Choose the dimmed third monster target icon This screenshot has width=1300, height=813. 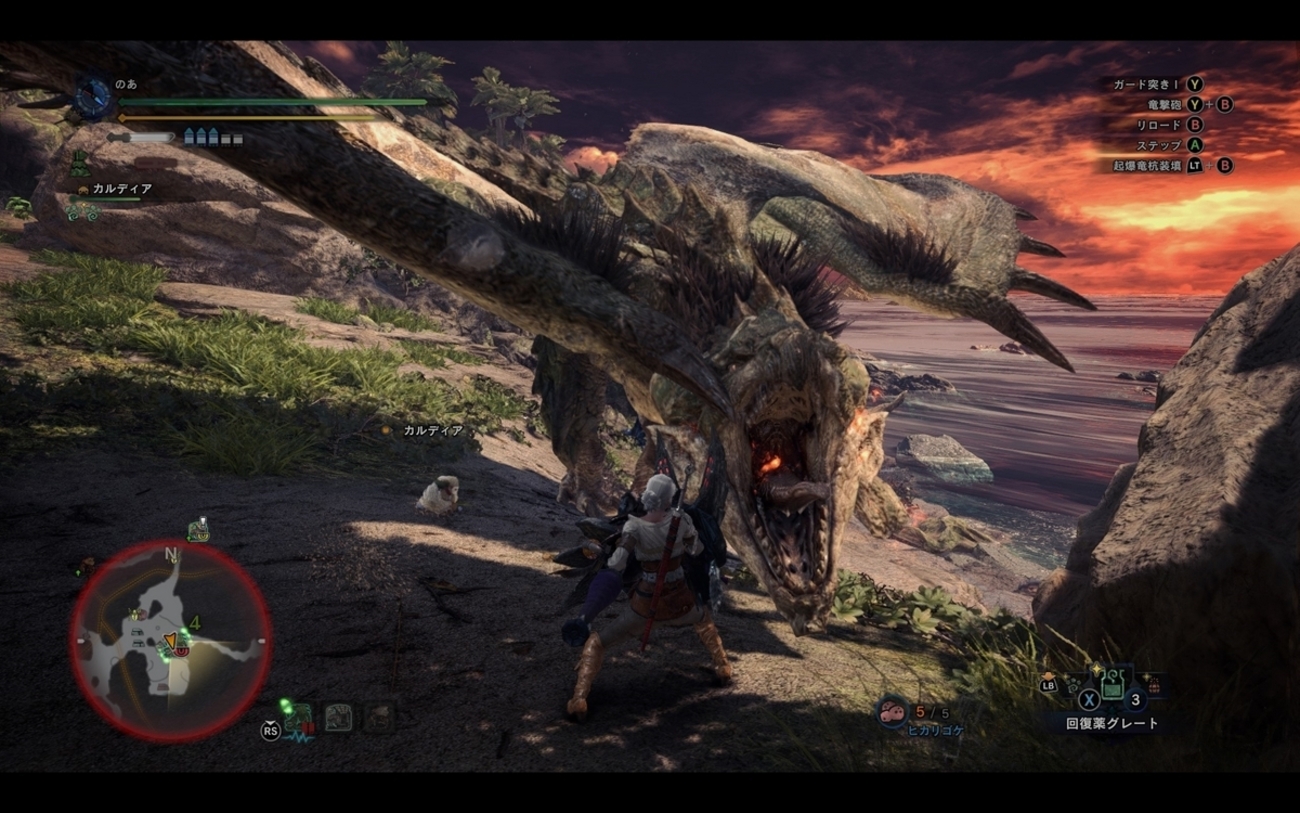378,717
